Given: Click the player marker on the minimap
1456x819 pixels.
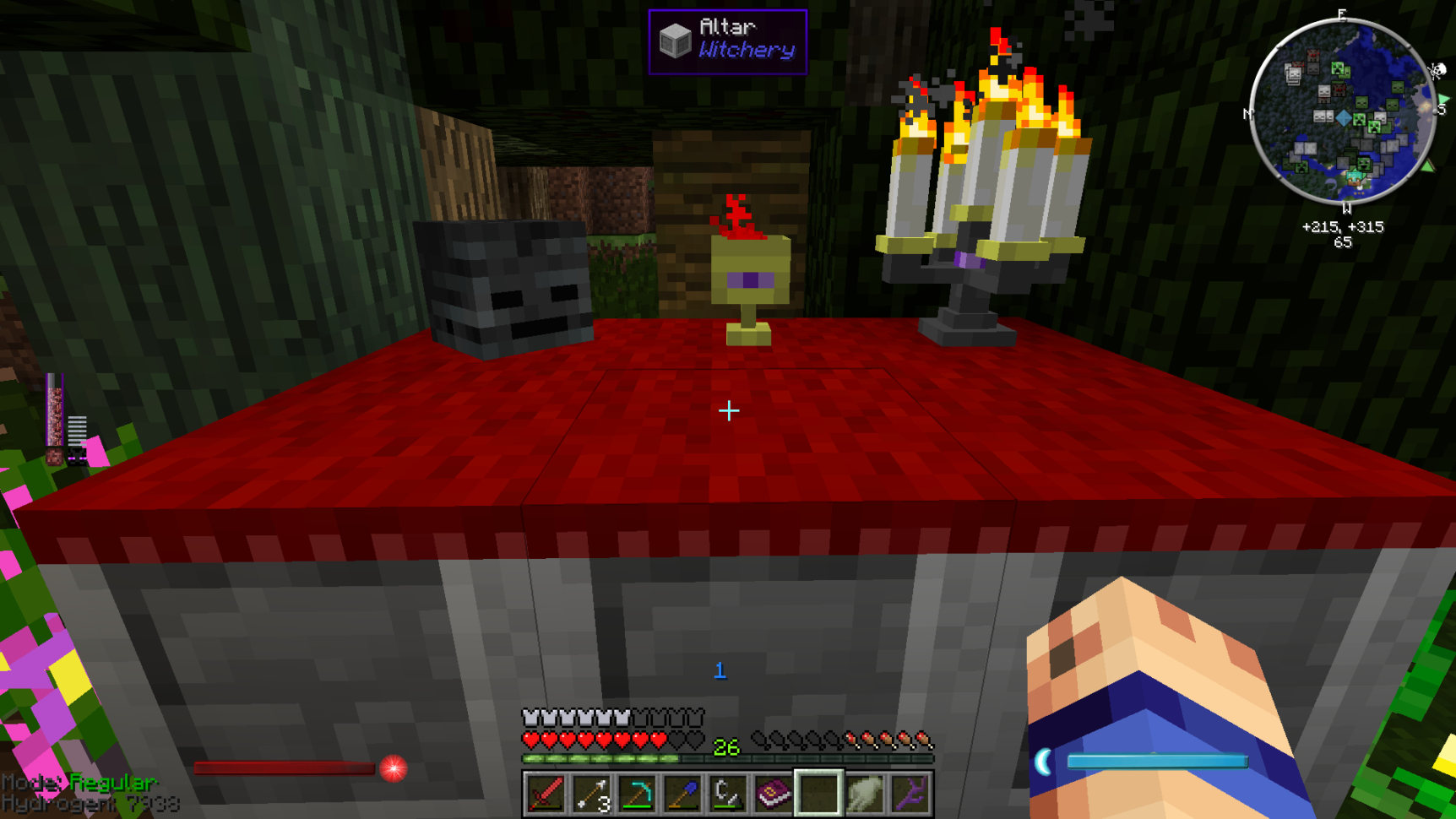Looking at the screenshot, I should tap(1345, 119).
